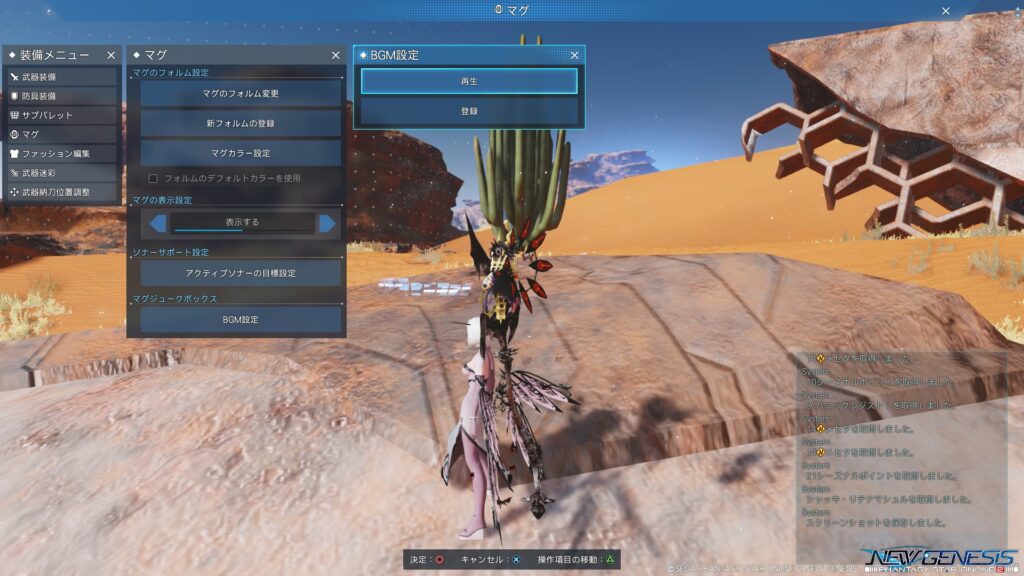Choose マグ in the equipment menu list
The image size is (1024, 576).
point(61,134)
